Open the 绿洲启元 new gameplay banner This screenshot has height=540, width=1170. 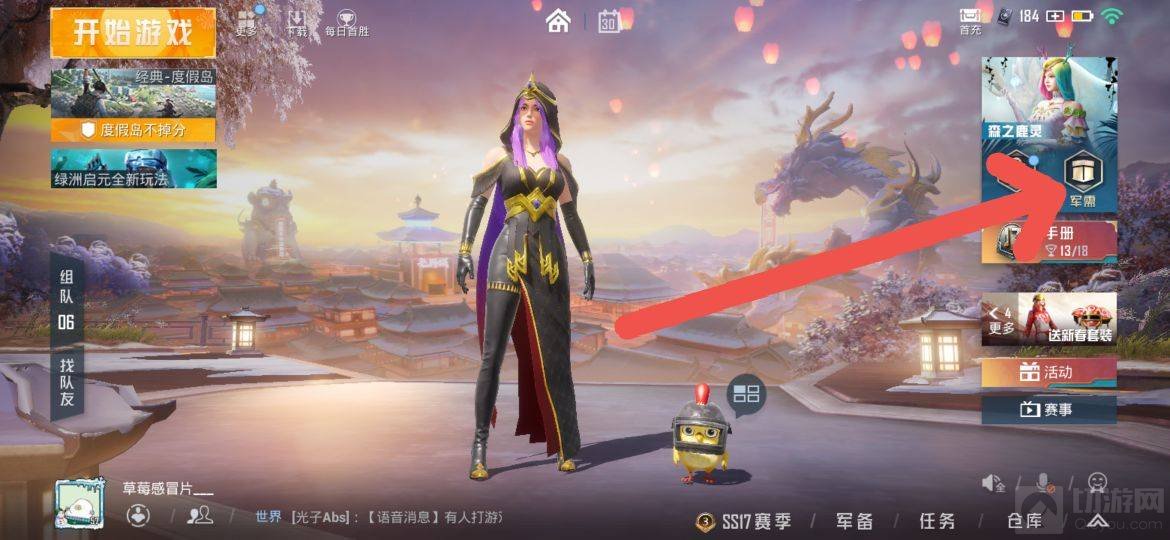click(133, 168)
